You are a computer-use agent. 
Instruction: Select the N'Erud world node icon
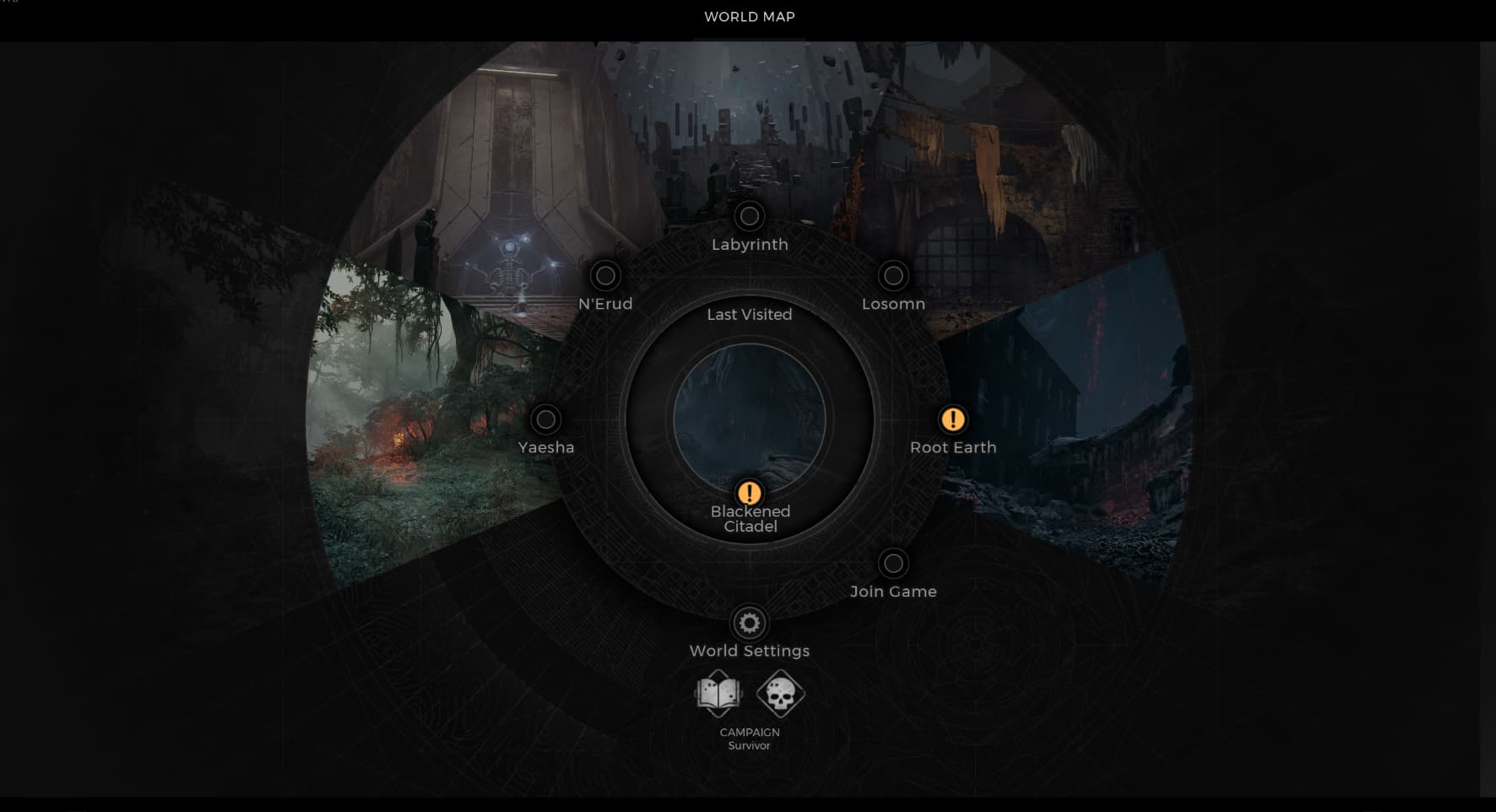pos(604,276)
